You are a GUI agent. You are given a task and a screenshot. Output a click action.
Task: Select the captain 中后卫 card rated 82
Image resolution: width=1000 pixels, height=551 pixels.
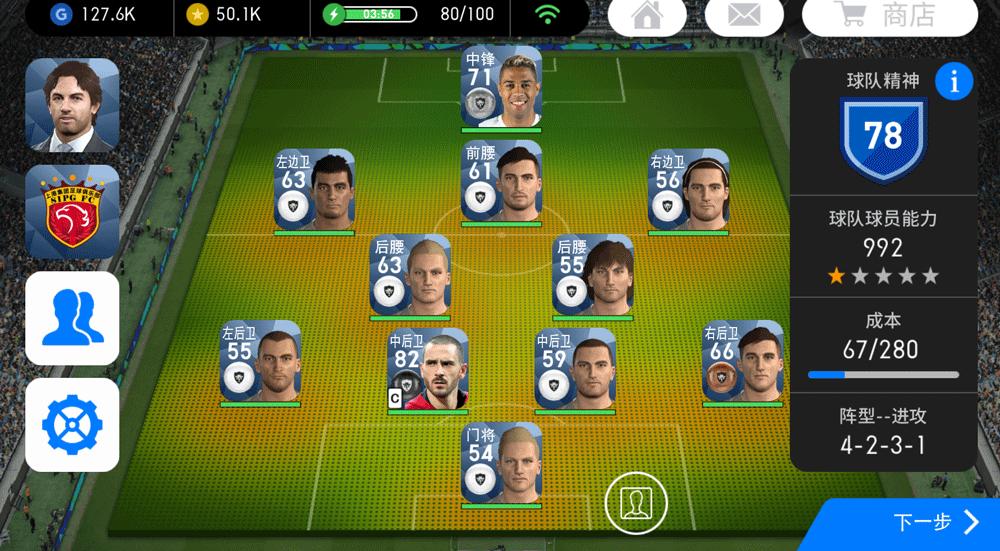[428, 369]
